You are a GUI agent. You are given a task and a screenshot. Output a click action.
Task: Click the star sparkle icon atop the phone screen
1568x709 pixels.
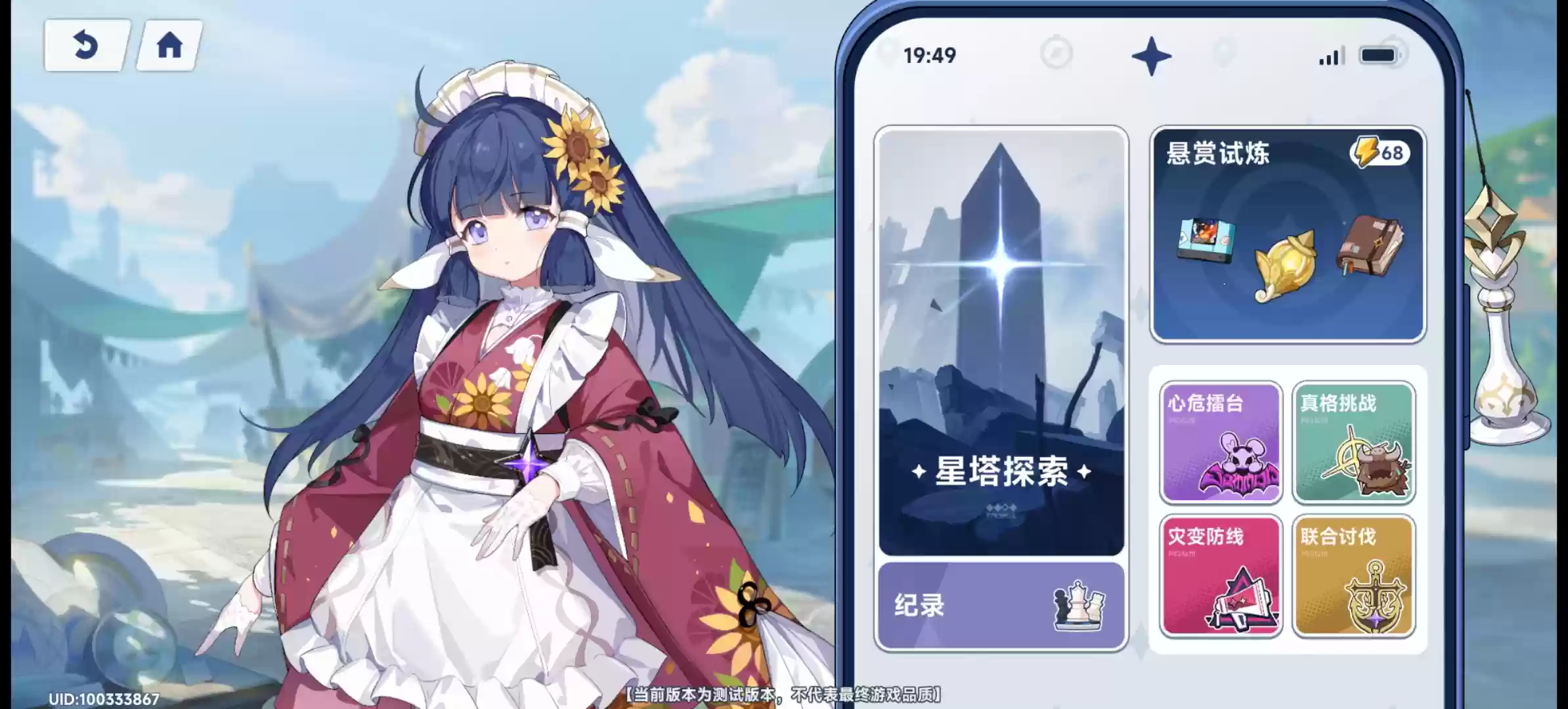1151,55
